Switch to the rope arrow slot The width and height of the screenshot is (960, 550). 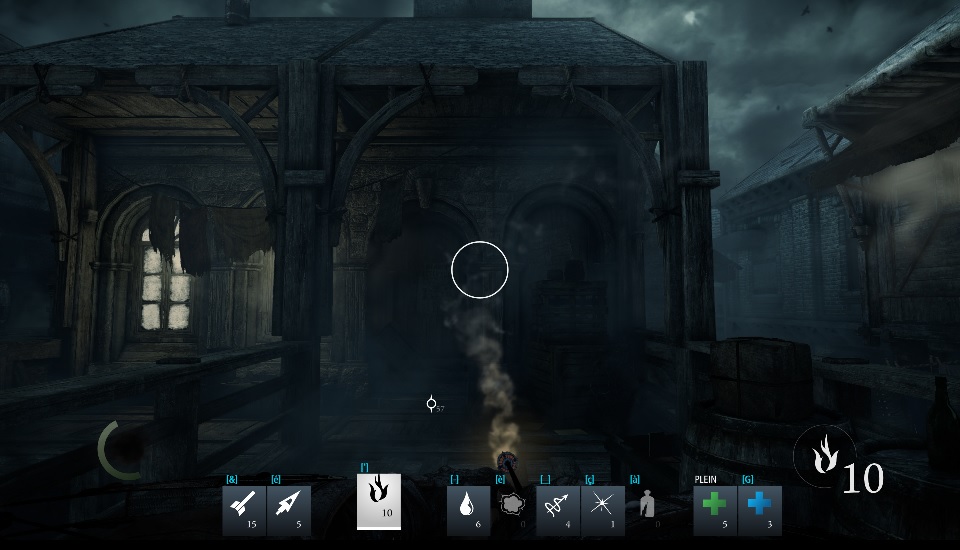[558, 510]
